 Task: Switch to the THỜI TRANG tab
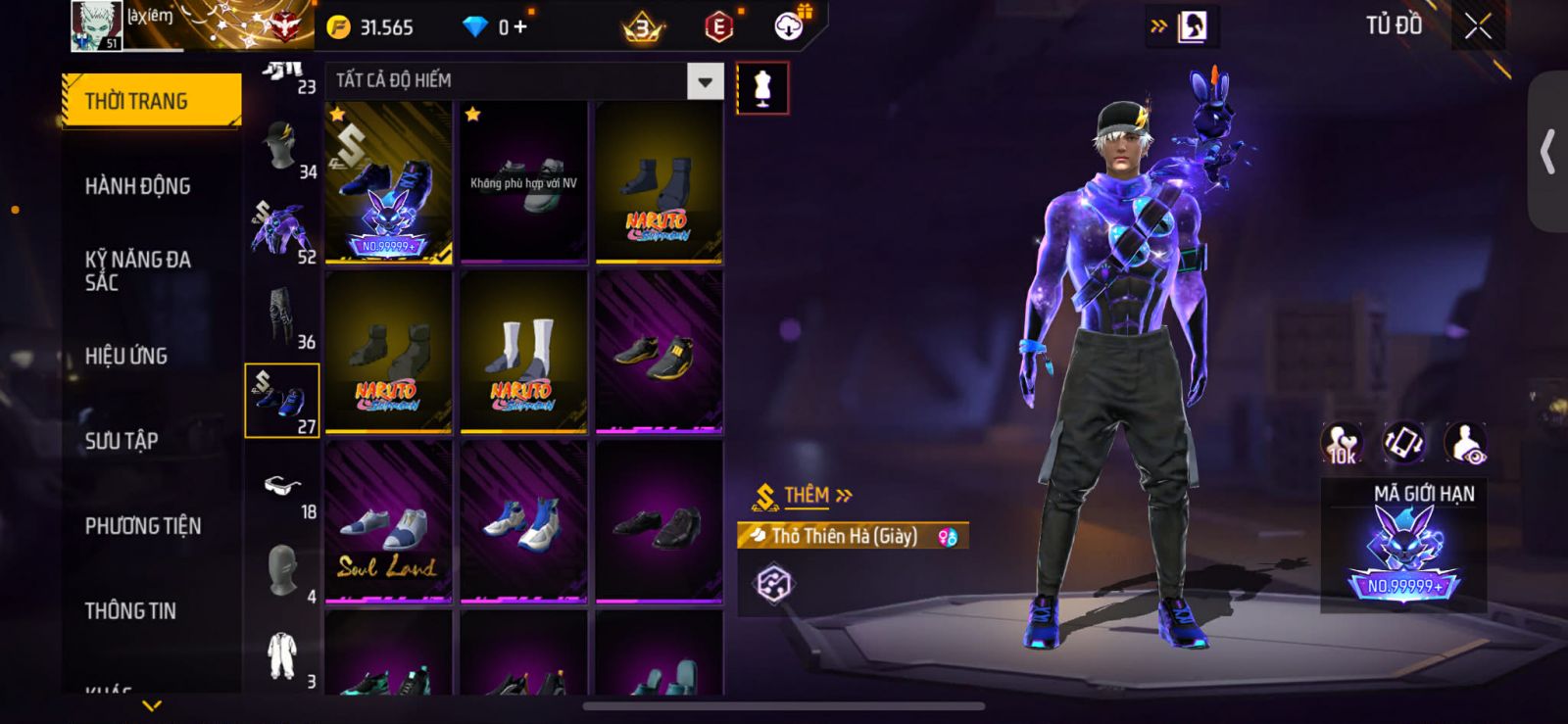pyautogui.click(x=150, y=101)
